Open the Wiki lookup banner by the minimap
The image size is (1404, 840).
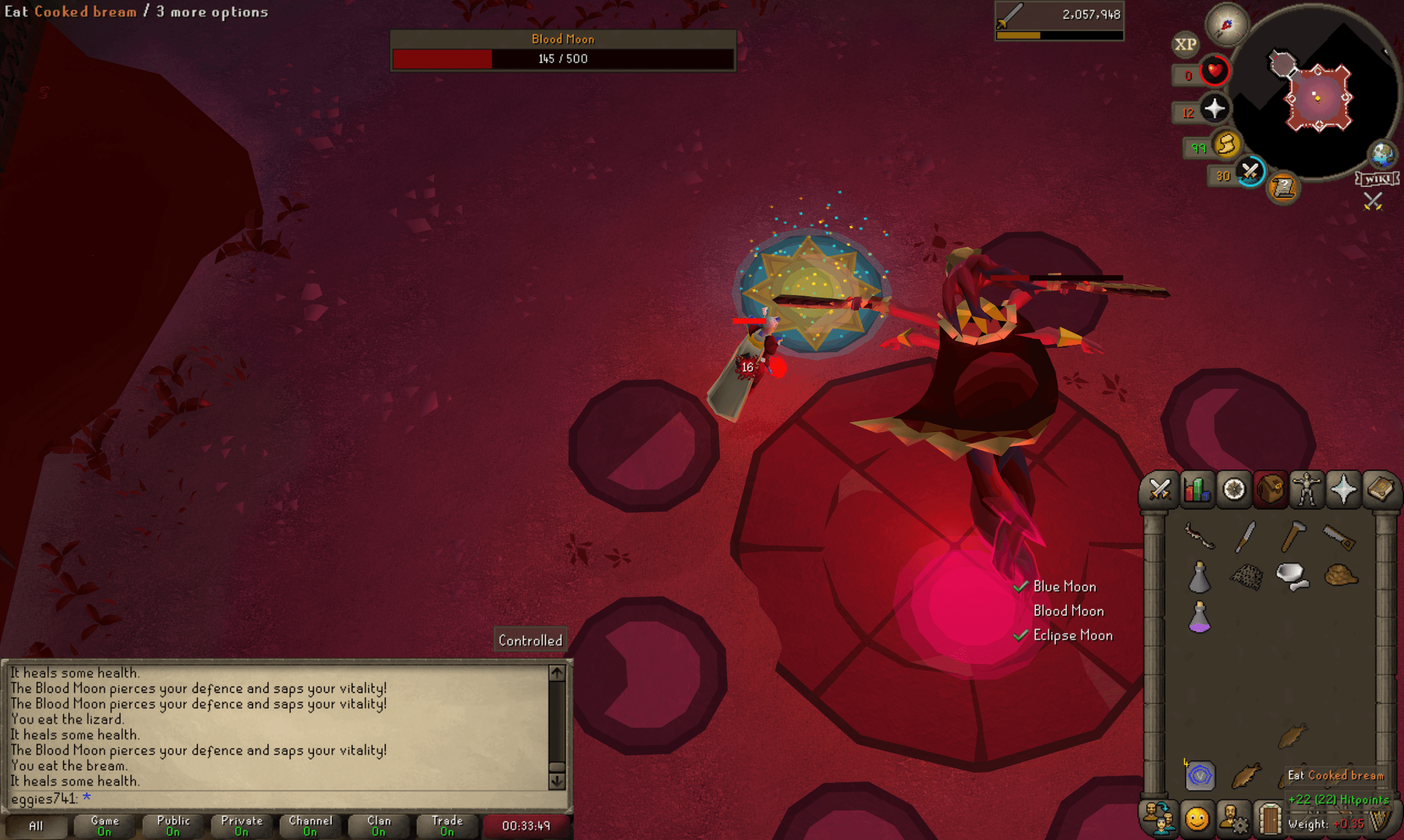pyautogui.click(x=1377, y=179)
